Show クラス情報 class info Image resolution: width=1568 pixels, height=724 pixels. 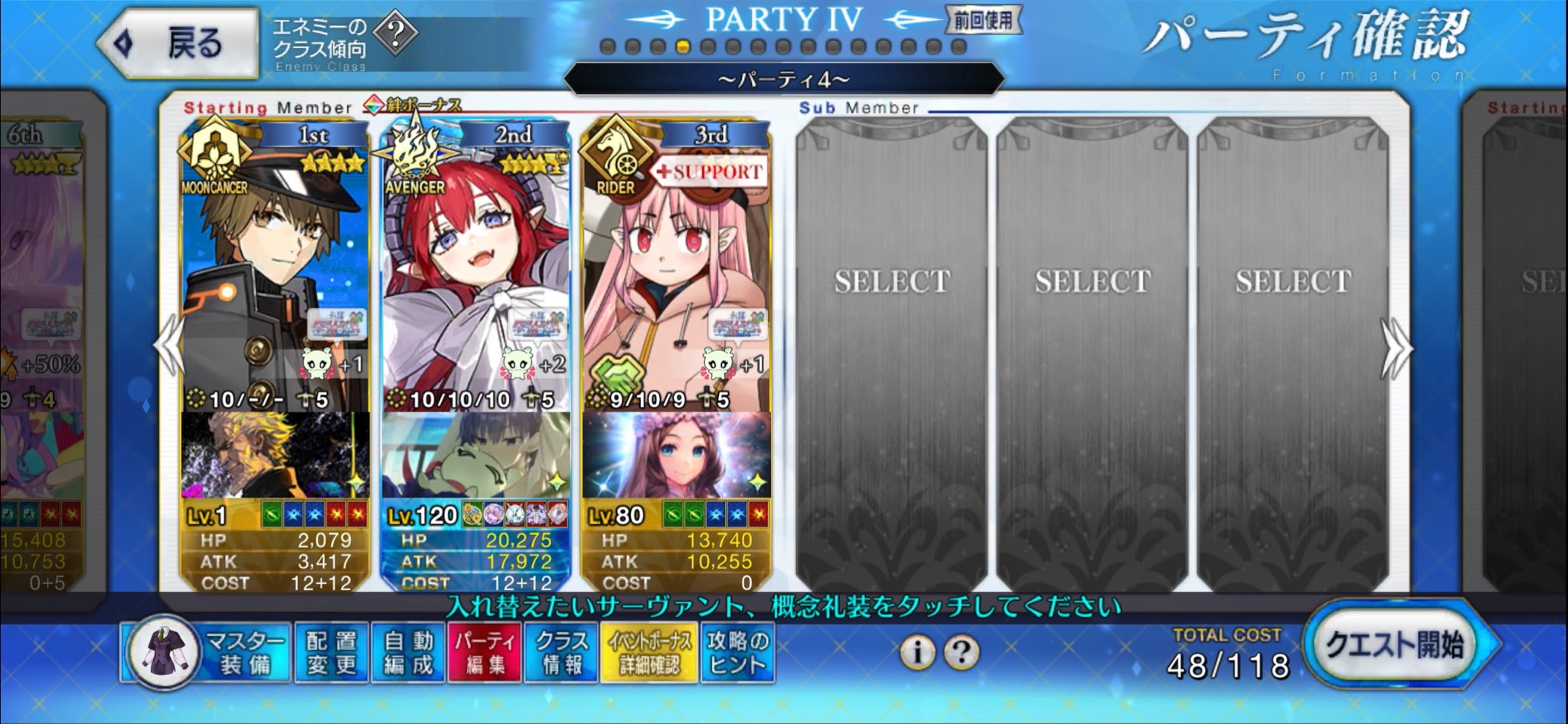click(562, 653)
